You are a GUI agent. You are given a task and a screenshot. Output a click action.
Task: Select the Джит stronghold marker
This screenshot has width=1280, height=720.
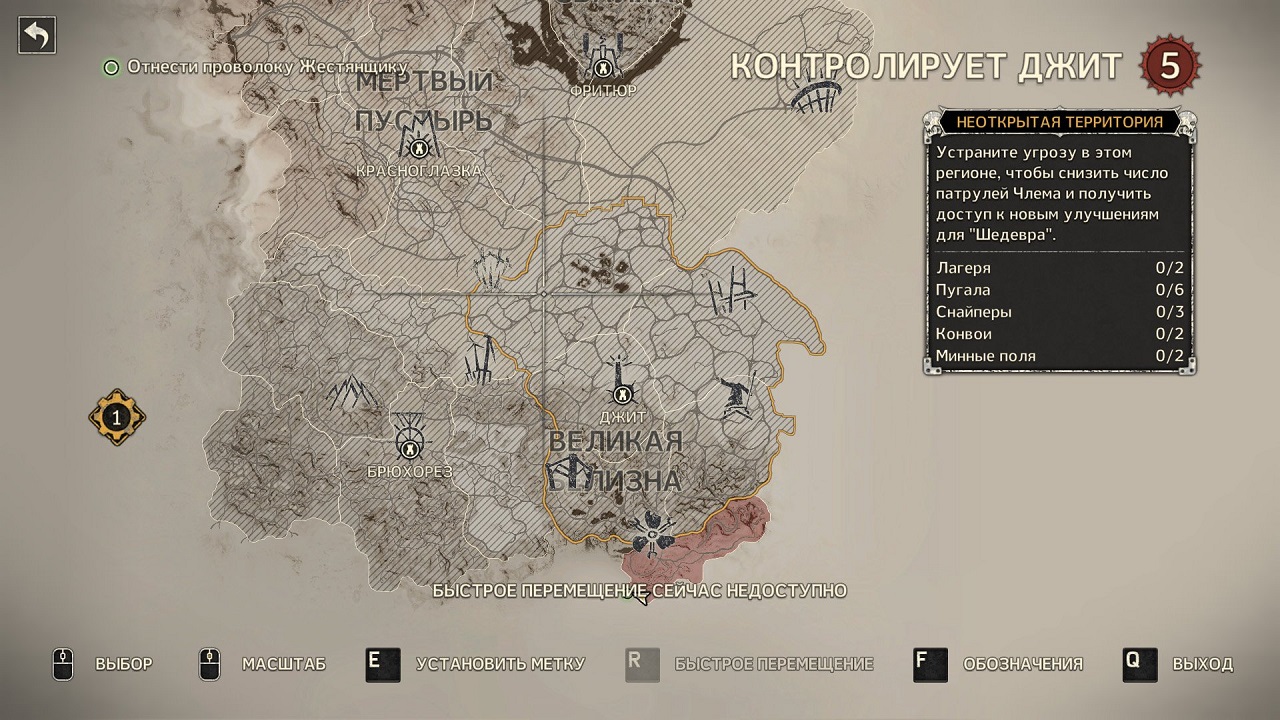[624, 394]
